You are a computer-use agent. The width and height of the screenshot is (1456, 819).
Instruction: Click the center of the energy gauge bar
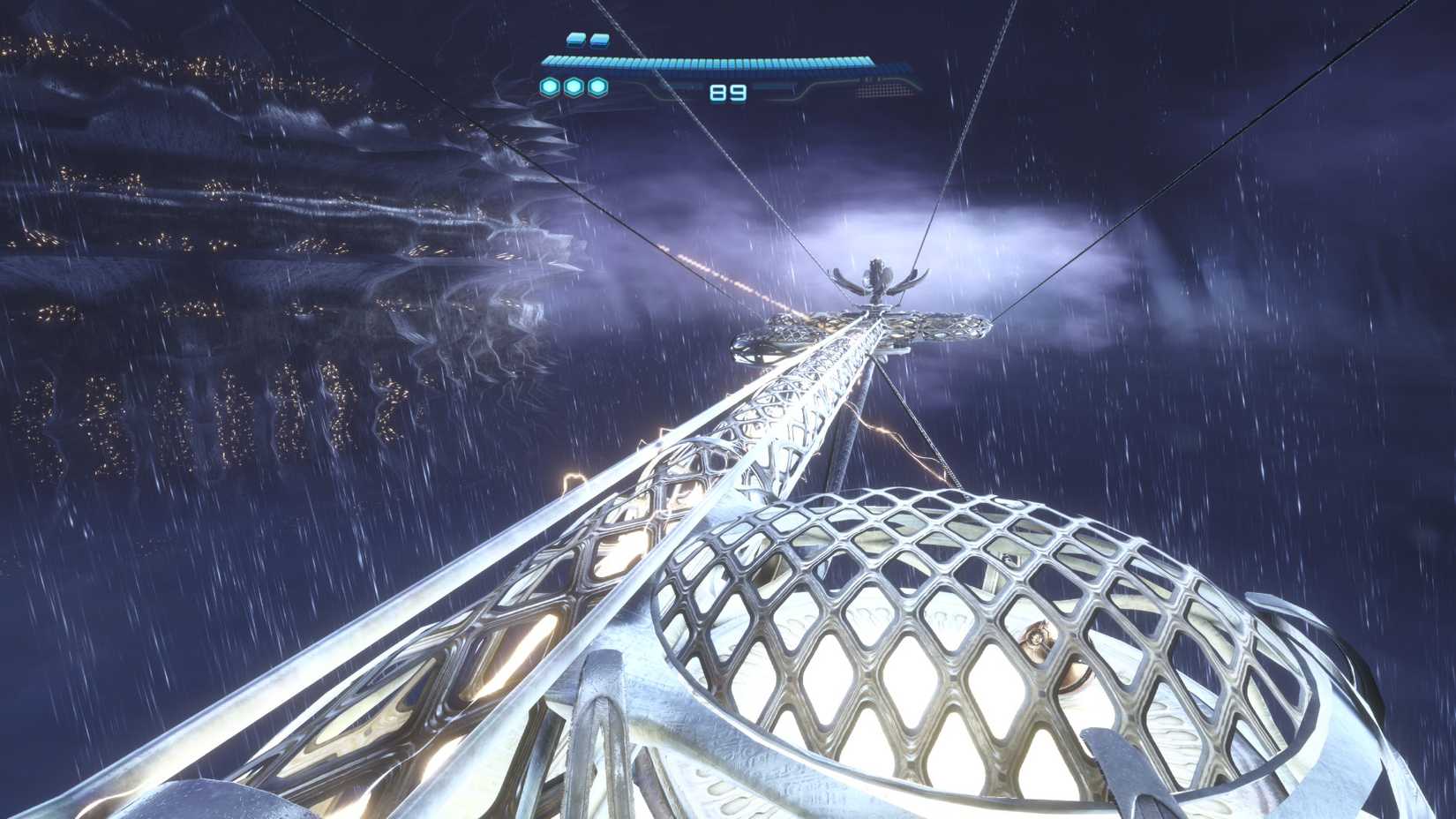tap(706, 61)
